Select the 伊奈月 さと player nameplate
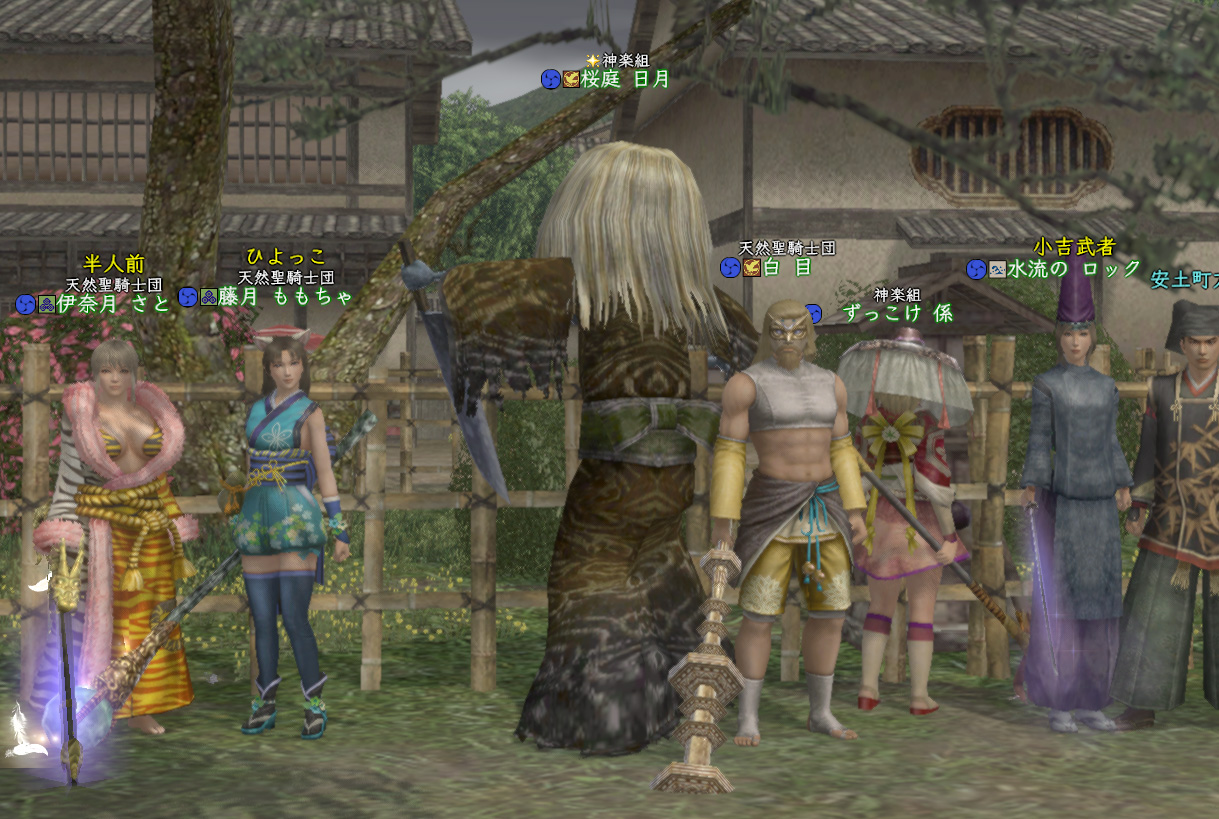Viewport: 1219px width, 819px height. 113,303
